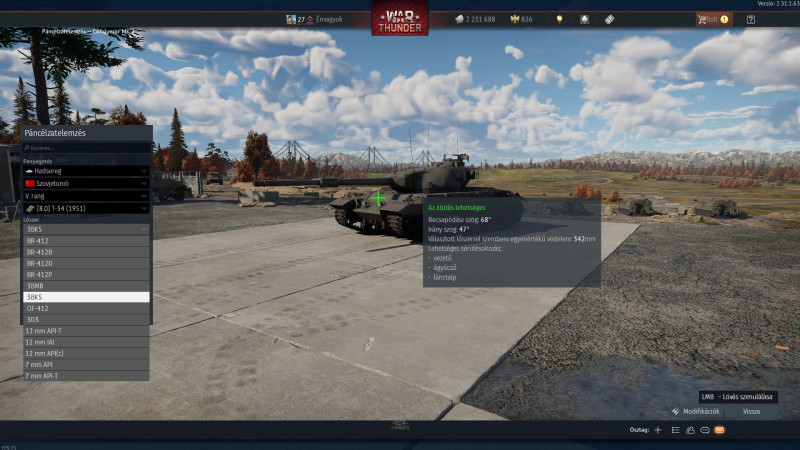Click the ammo search field

tap(86, 147)
